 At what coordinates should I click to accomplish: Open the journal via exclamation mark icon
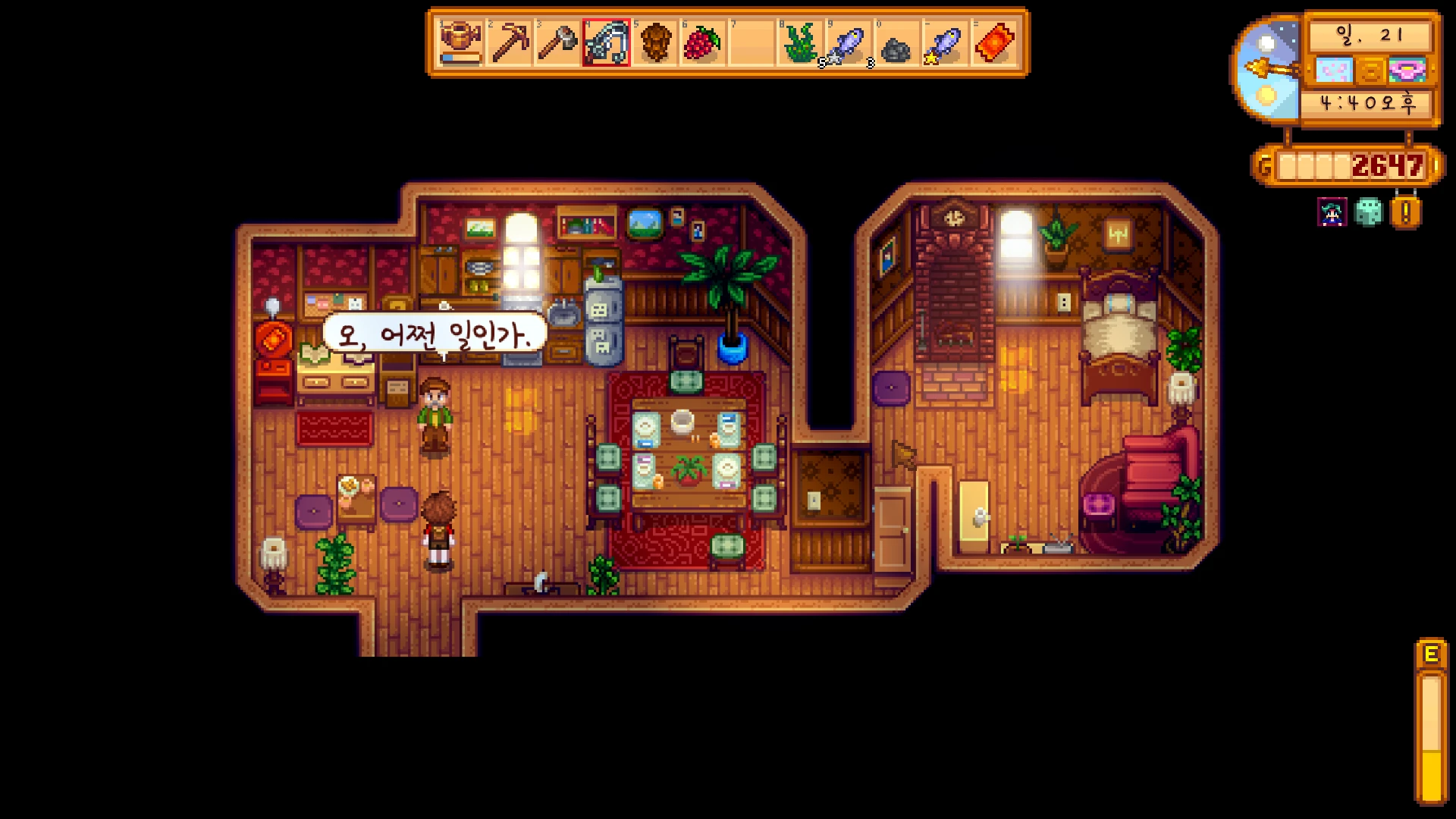(x=1405, y=213)
